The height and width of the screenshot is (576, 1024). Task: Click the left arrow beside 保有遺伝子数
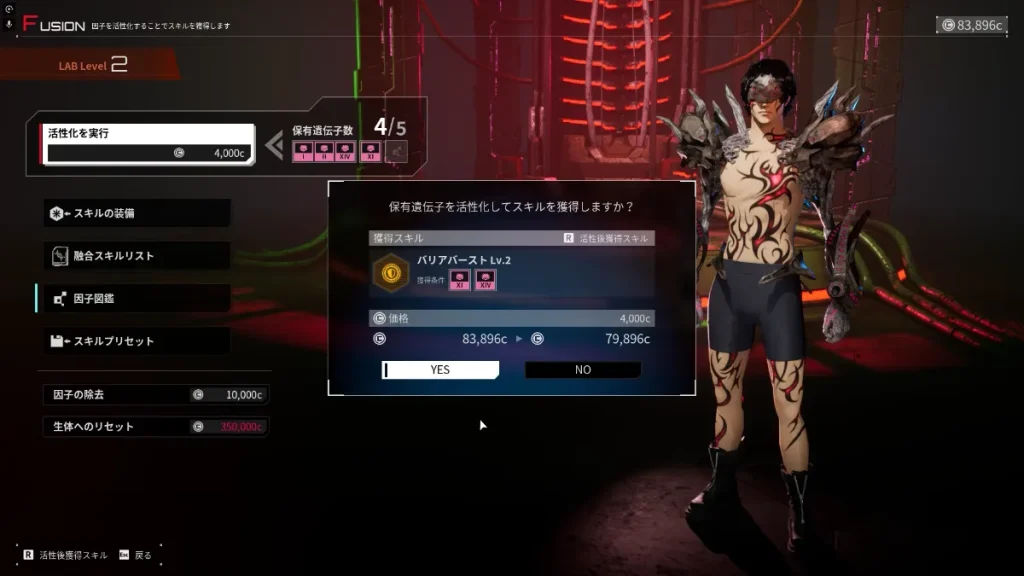[x=274, y=146]
